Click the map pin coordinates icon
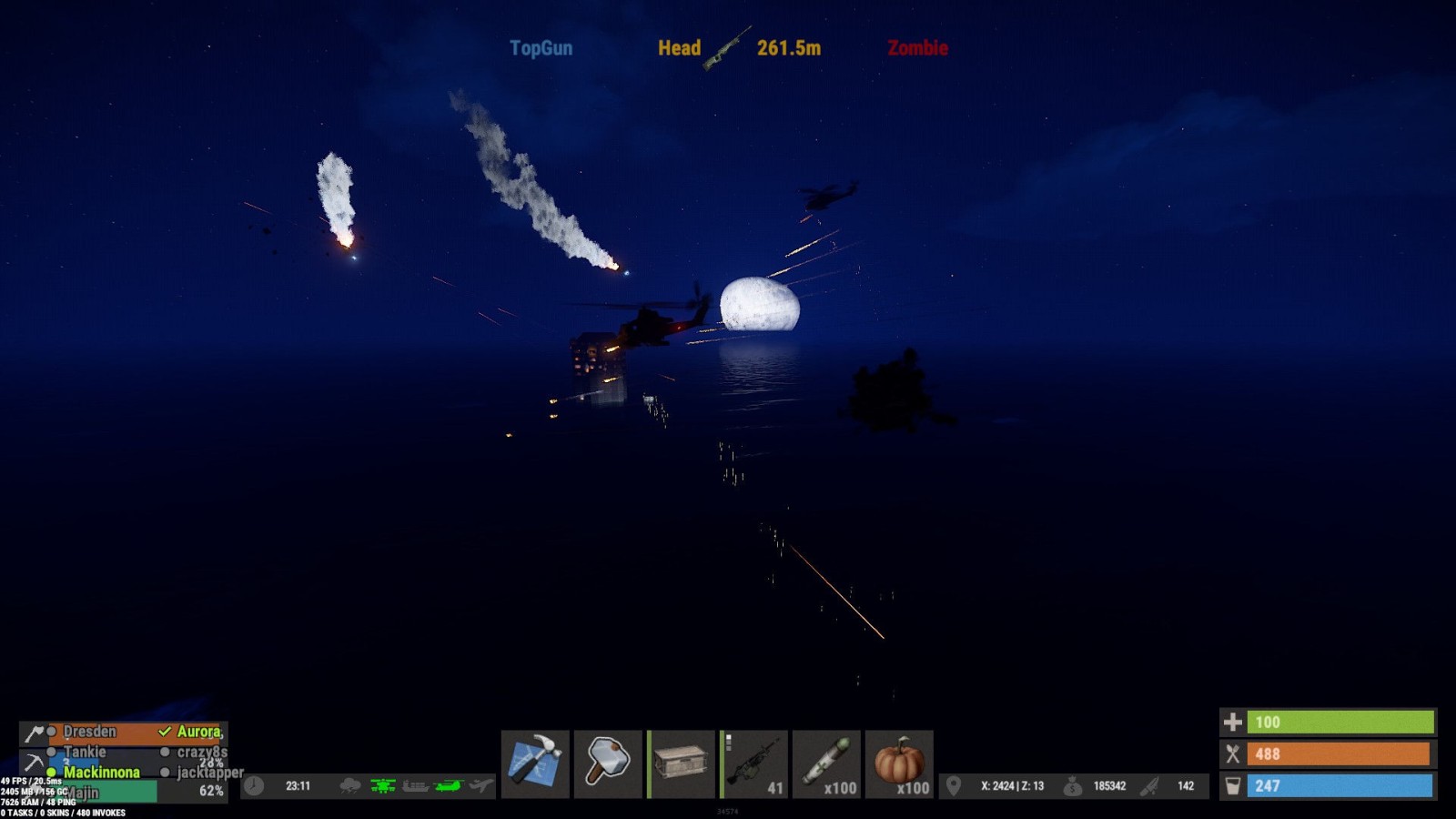The image size is (1456, 819). [x=954, y=785]
